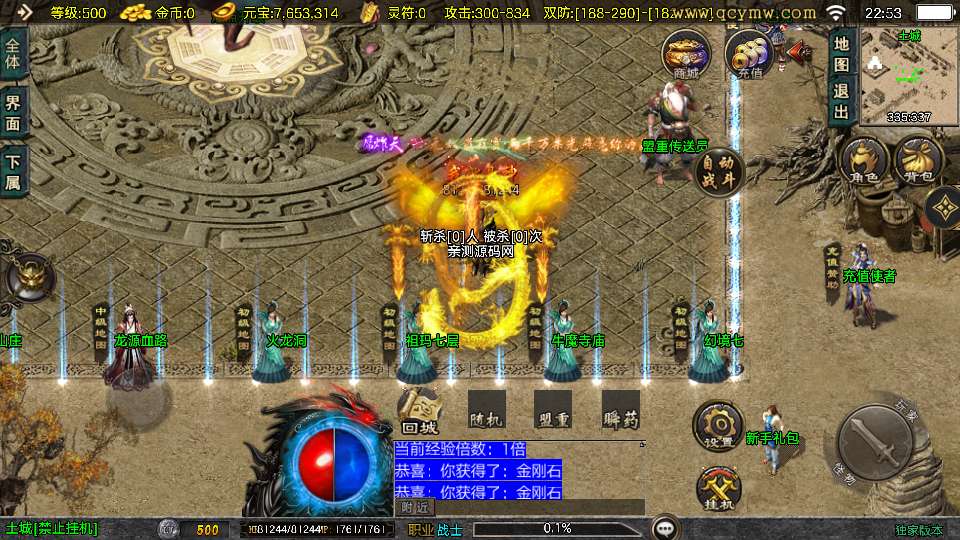Open the 角色 character sheet
The image size is (960, 540).
[x=865, y=164]
